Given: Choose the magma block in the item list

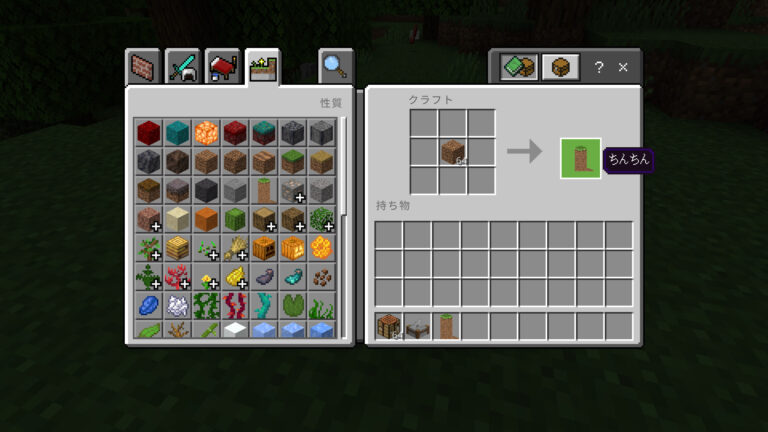Looking at the screenshot, I should (x=206, y=132).
